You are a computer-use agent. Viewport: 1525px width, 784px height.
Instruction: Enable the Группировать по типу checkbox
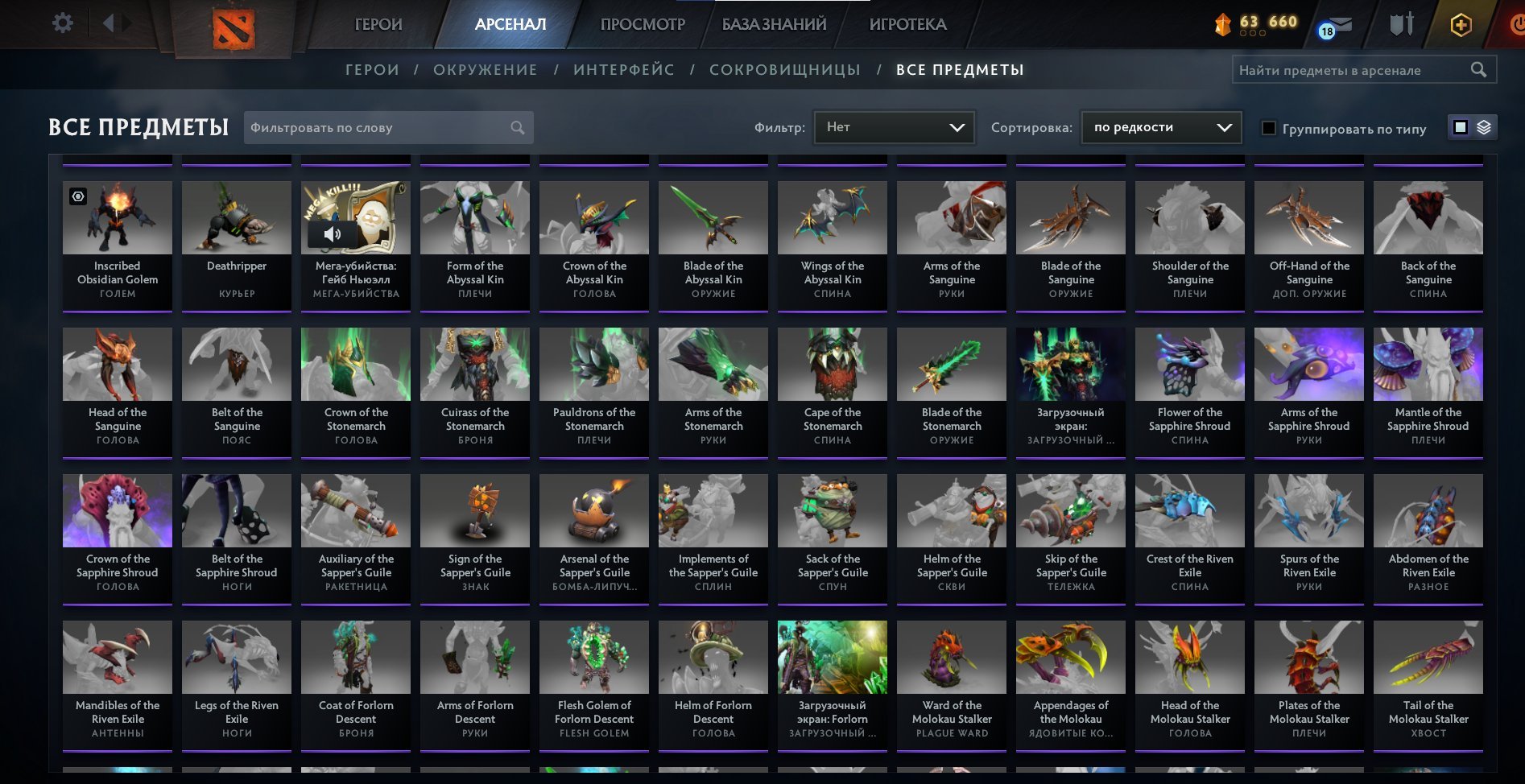[x=1270, y=128]
